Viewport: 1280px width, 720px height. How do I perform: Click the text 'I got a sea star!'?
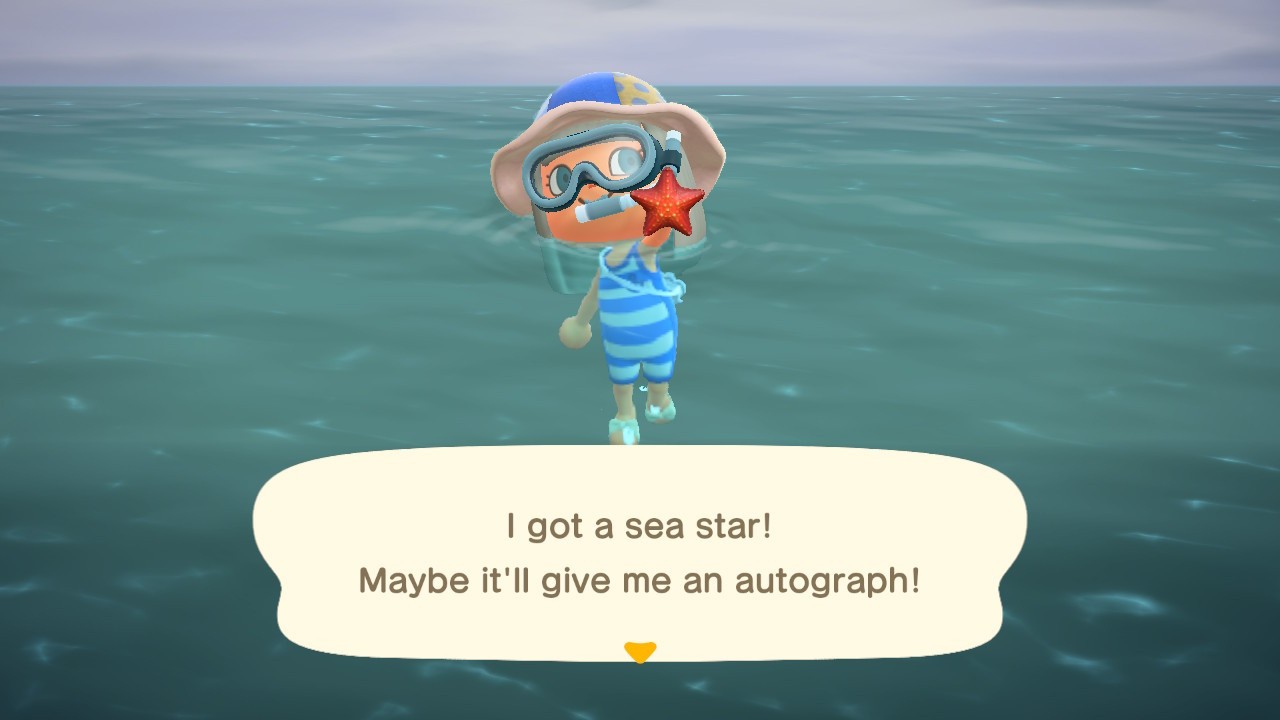[640, 524]
